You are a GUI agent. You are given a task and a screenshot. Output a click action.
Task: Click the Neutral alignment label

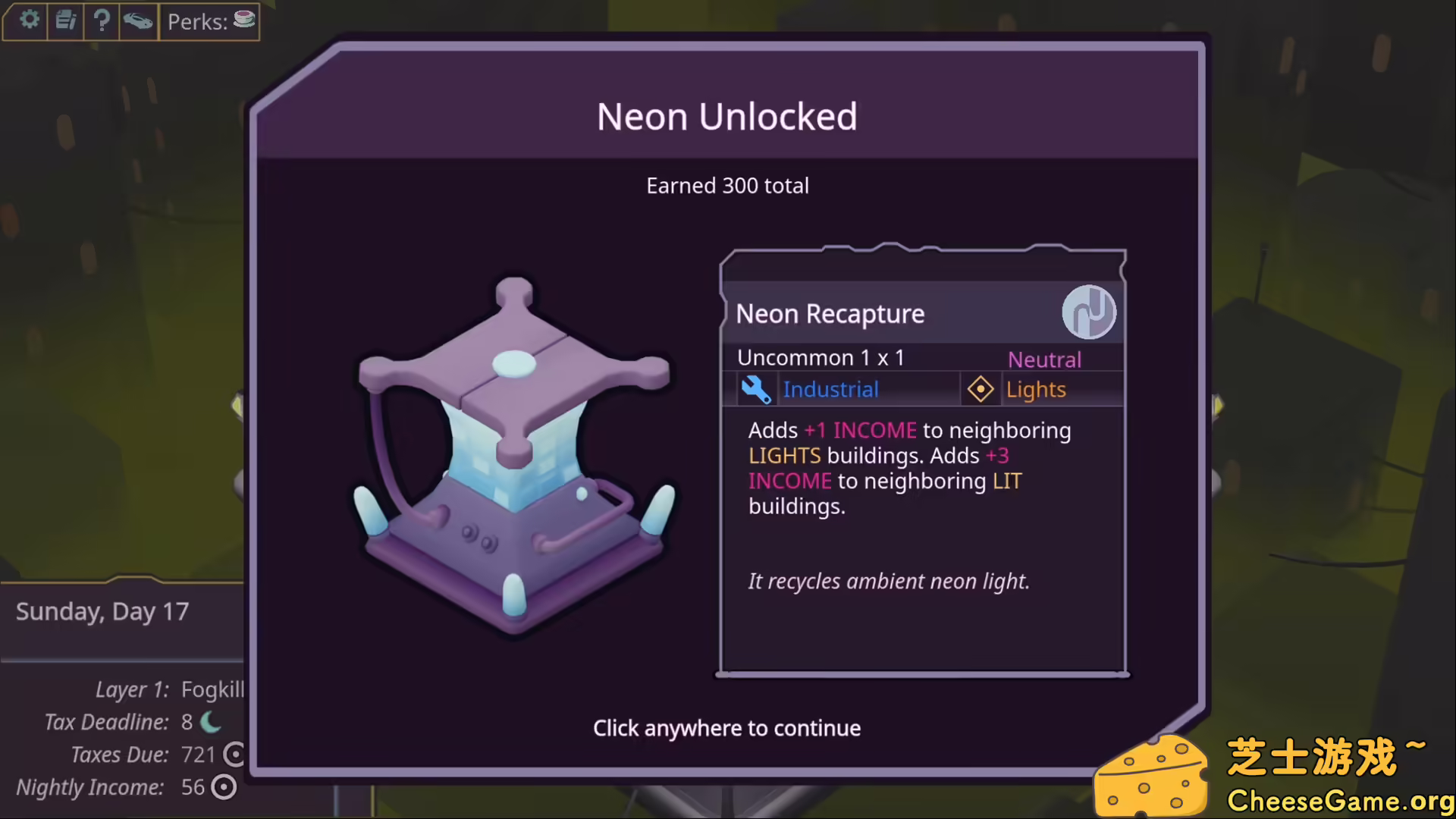pos(1044,359)
